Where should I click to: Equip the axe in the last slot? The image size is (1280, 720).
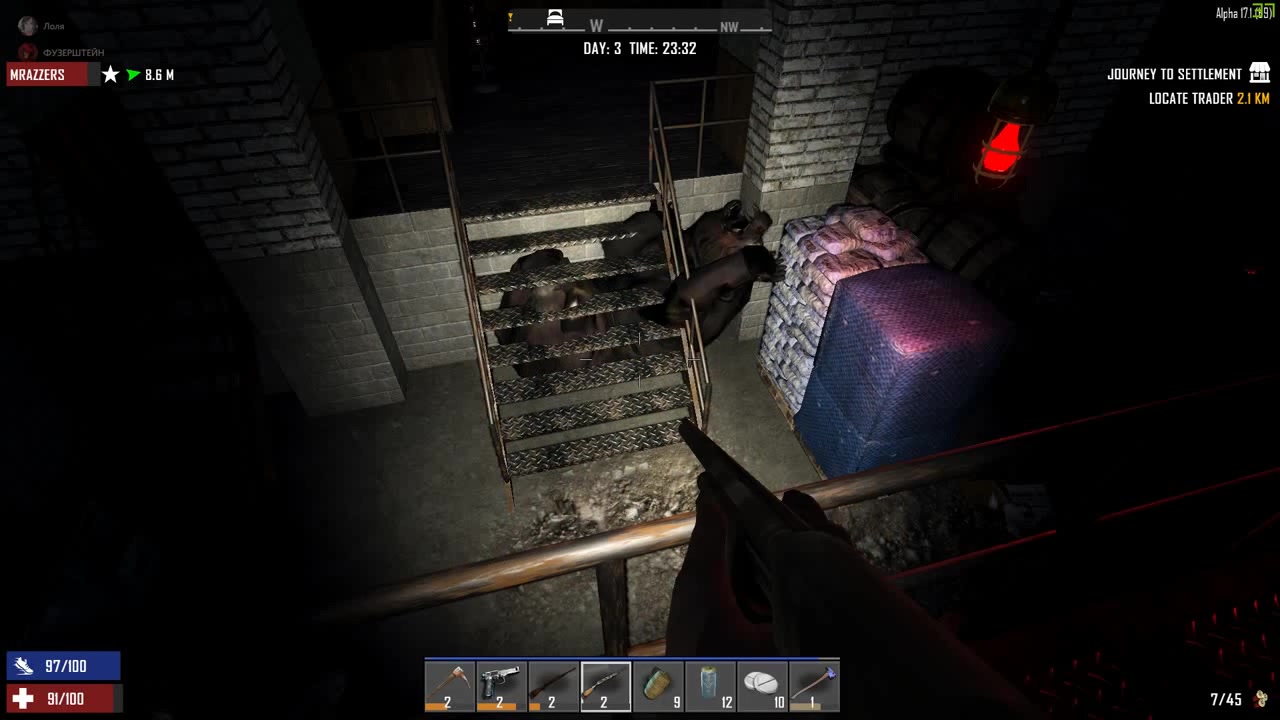click(x=814, y=686)
